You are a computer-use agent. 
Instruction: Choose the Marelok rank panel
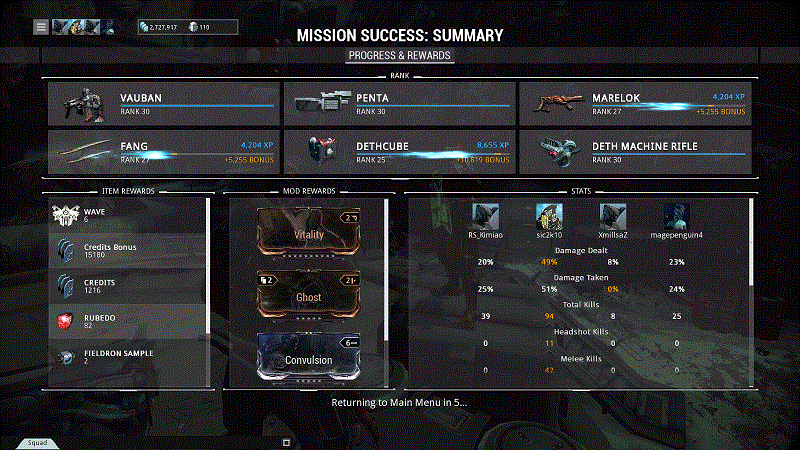634,103
